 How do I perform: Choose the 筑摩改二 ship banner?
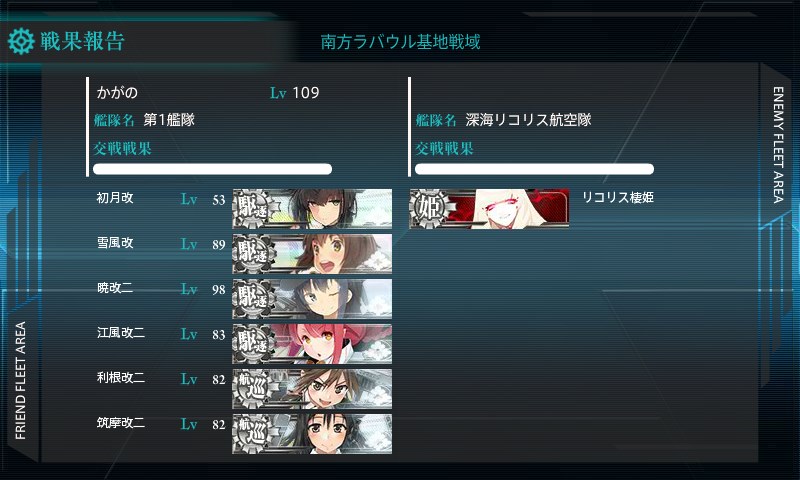312,434
